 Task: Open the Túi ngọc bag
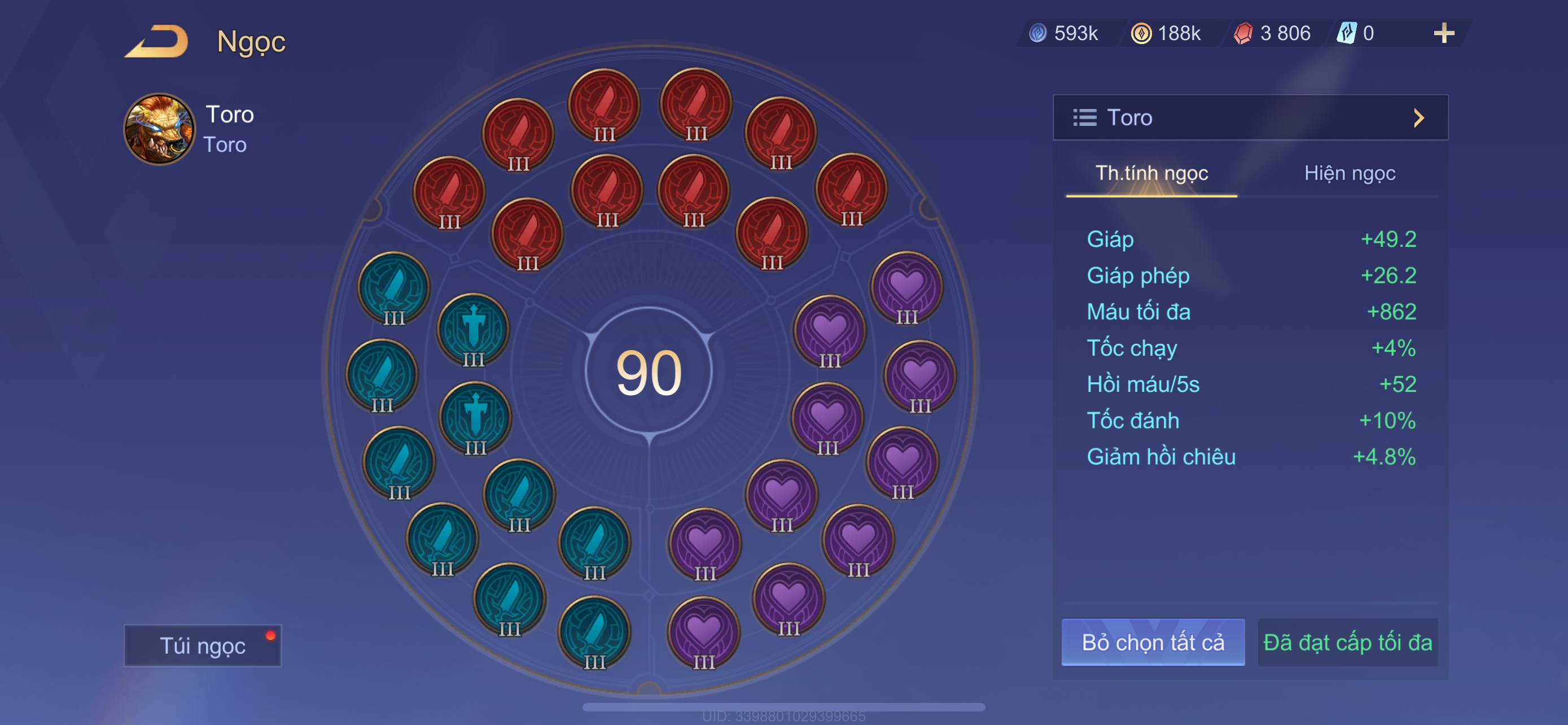[x=202, y=645]
